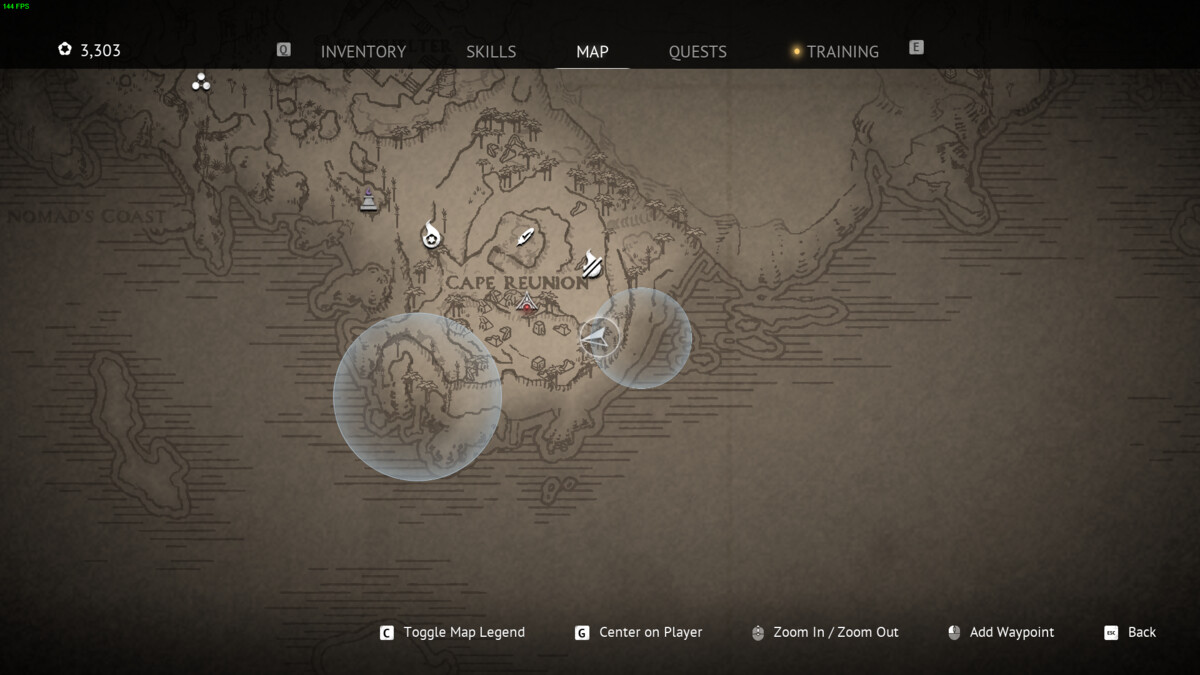Select the altar shrine map marker

click(369, 199)
